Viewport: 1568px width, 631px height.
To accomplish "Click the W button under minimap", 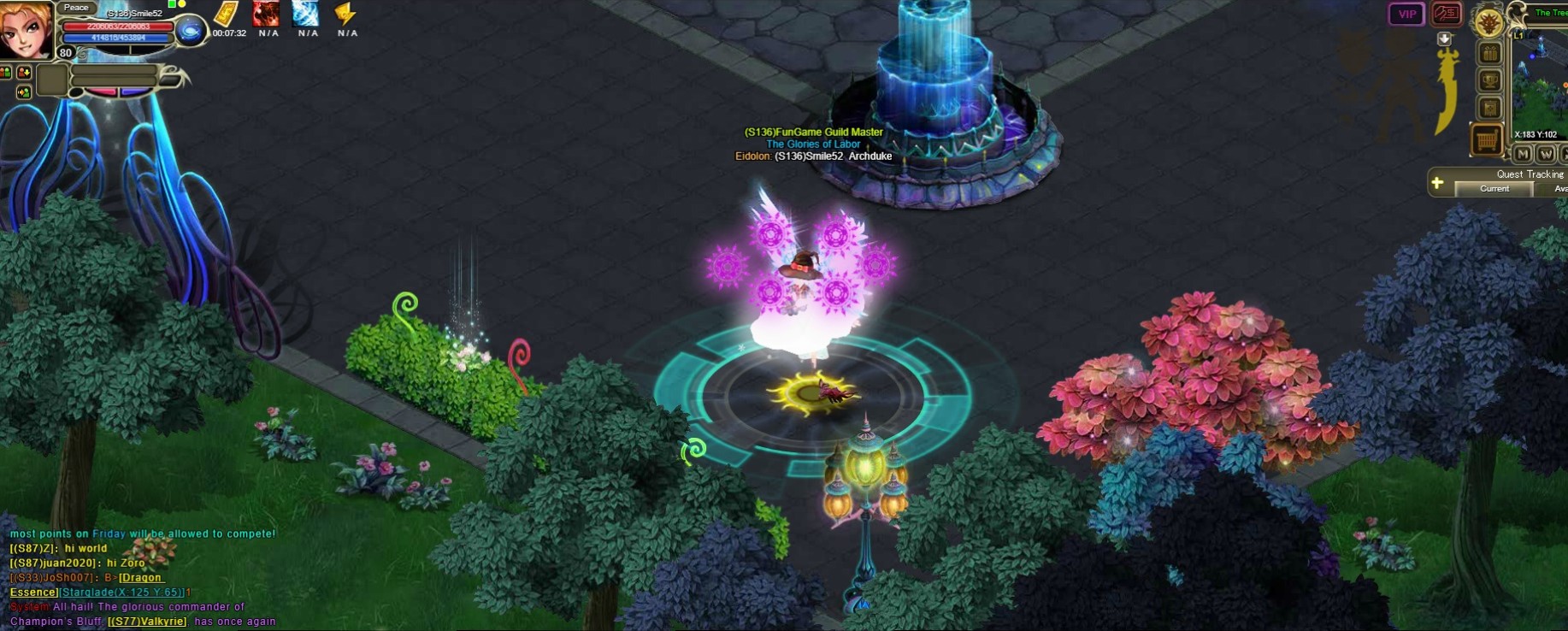I will 1546,155.
